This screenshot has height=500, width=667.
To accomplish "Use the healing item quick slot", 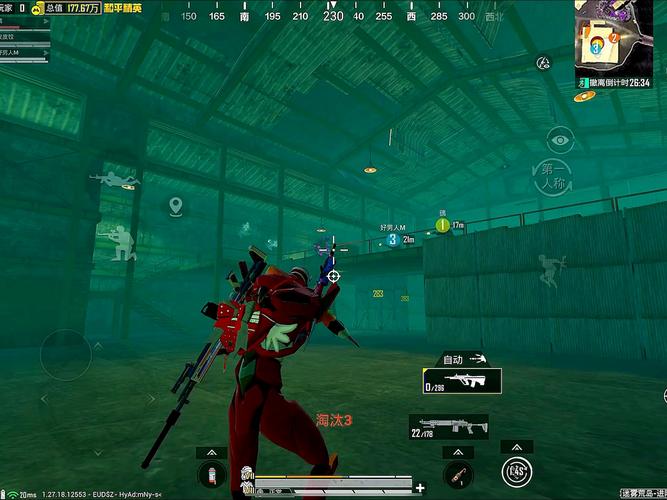I will point(210,474).
